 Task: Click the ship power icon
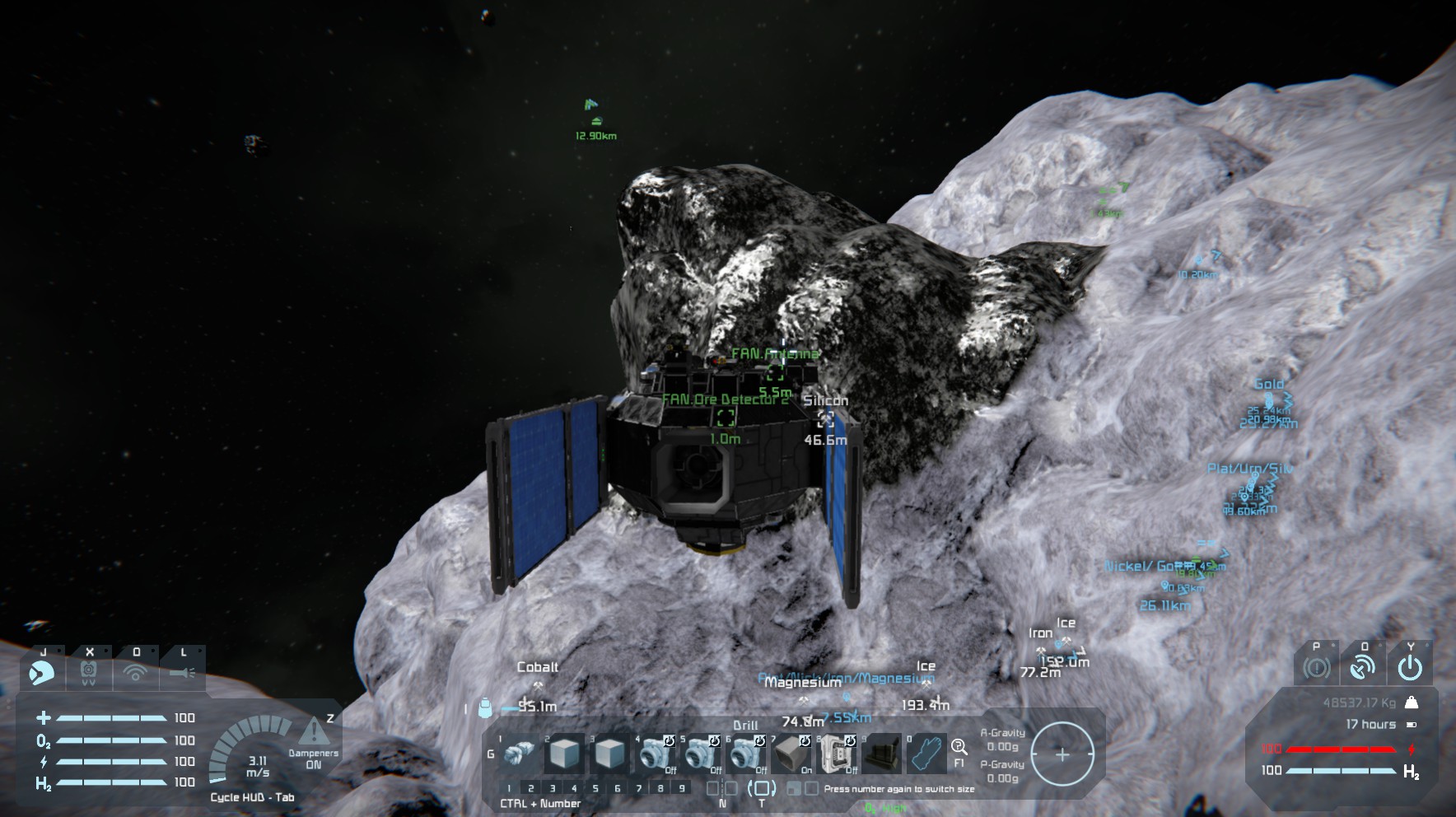(x=1410, y=667)
